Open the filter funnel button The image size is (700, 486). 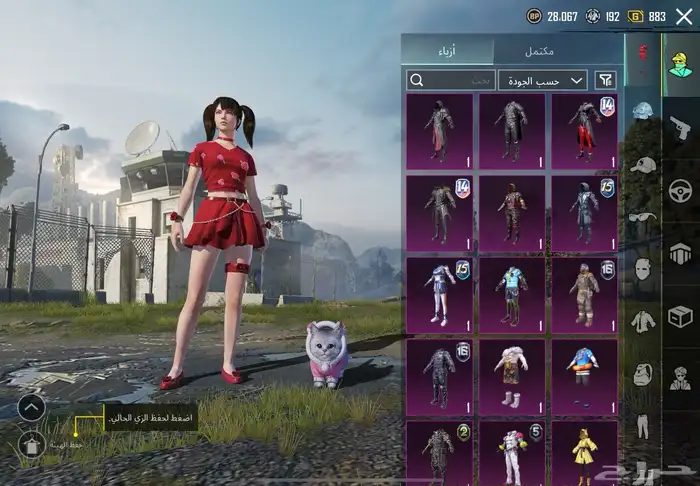[605, 80]
